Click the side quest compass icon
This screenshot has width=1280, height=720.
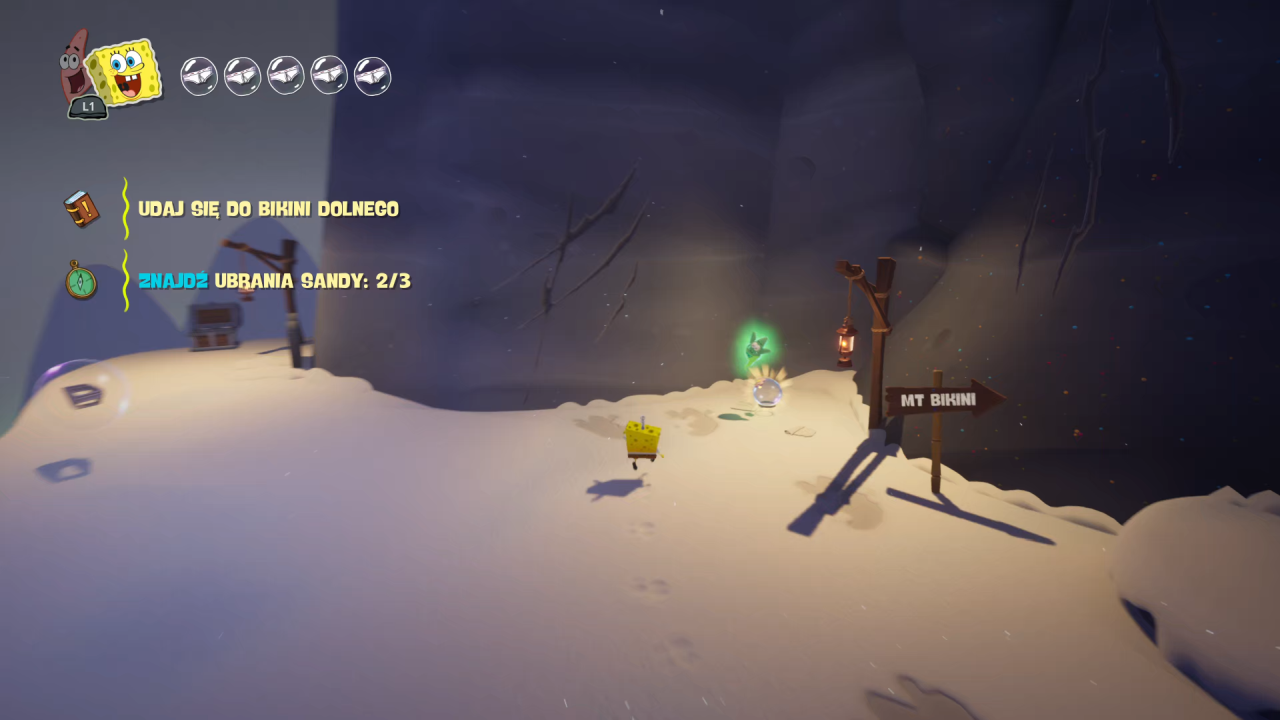(81, 280)
